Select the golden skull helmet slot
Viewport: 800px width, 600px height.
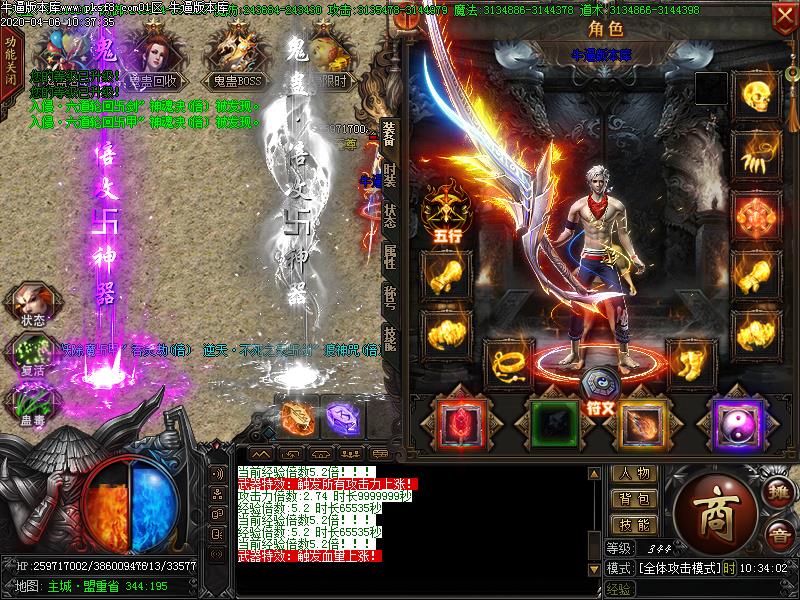(x=756, y=94)
